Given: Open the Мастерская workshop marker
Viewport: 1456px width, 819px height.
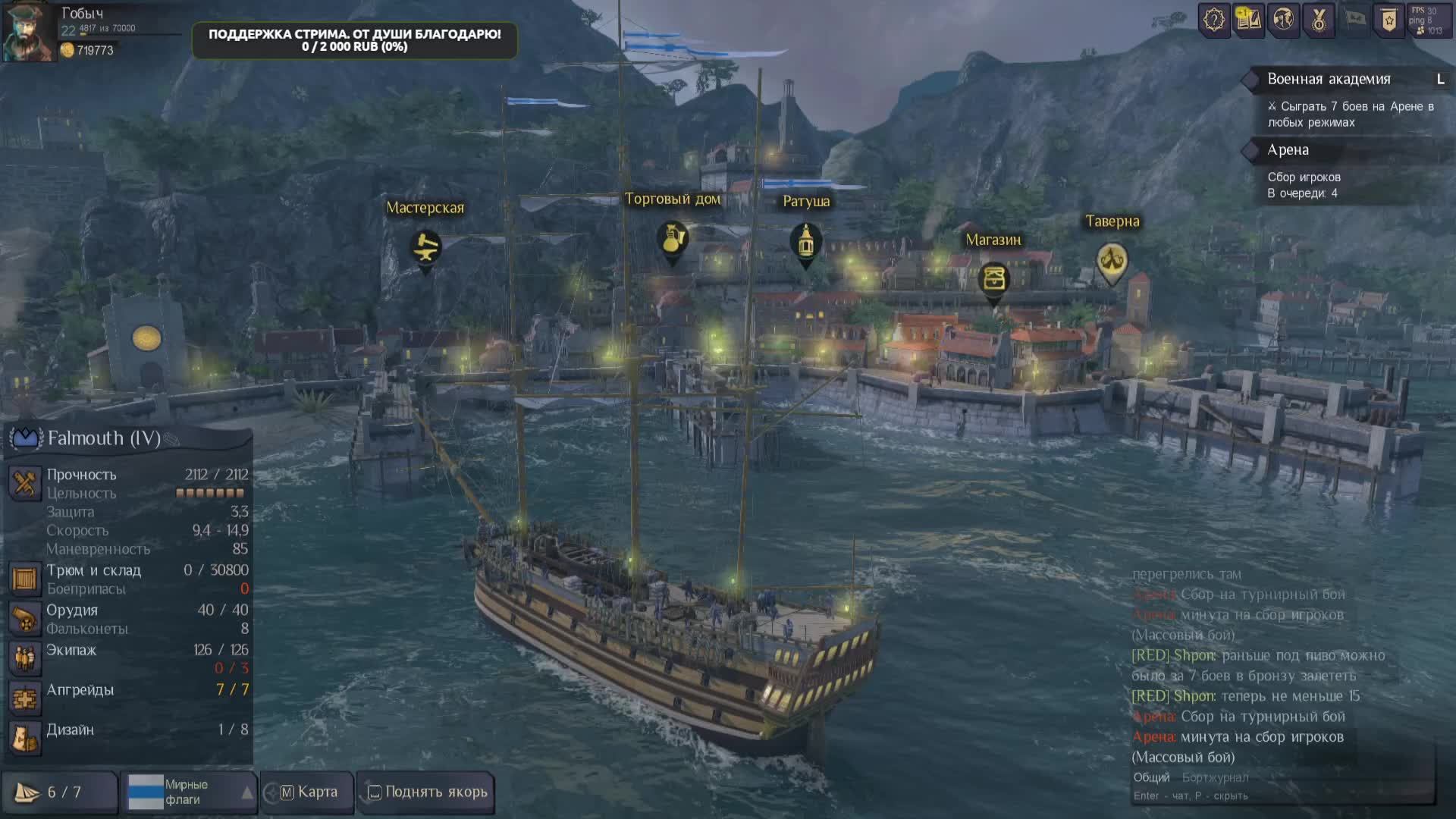Looking at the screenshot, I should (x=425, y=247).
